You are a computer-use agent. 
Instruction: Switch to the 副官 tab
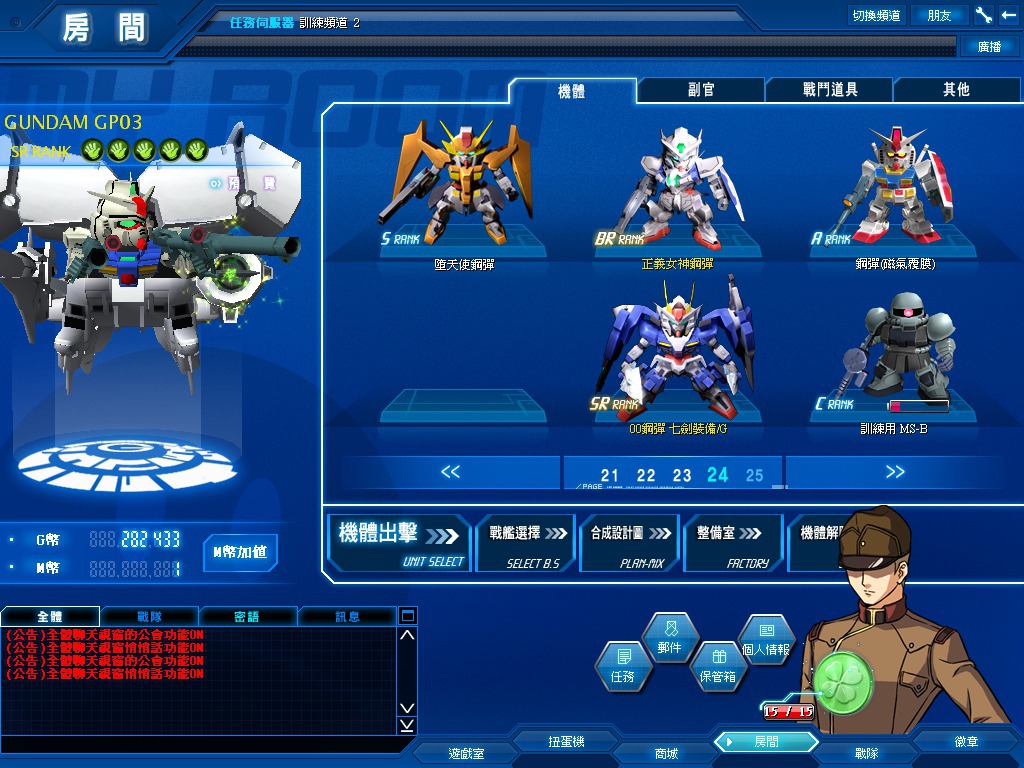pyautogui.click(x=701, y=90)
